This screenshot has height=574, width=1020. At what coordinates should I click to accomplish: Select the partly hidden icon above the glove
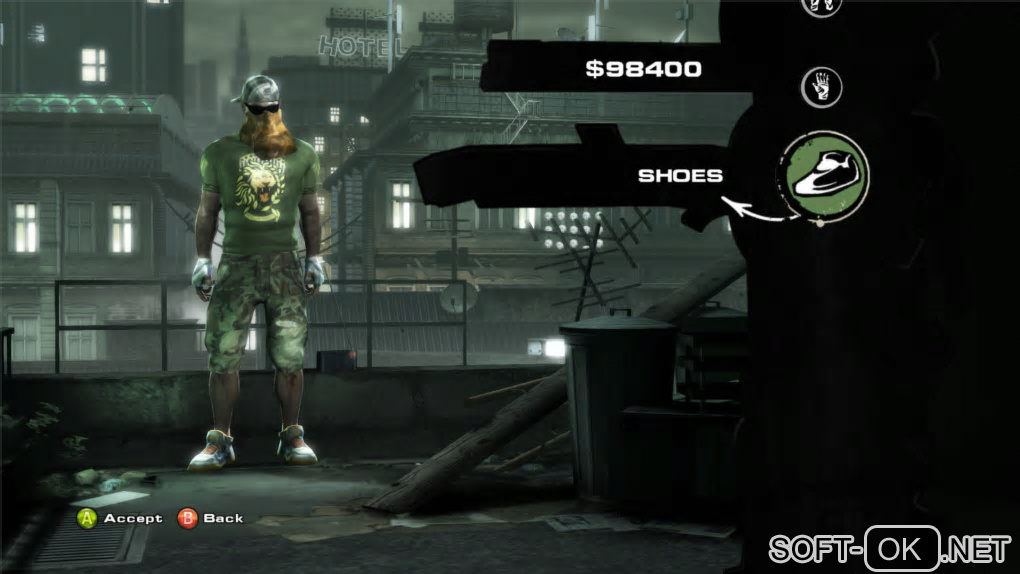tap(821, 5)
